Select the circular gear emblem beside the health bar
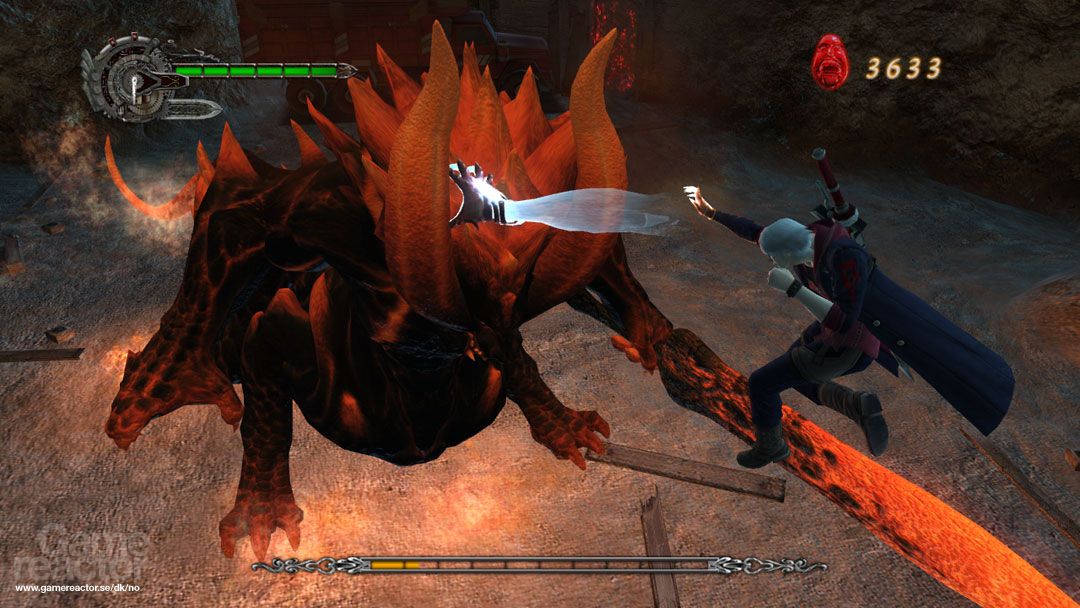Image resolution: width=1080 pixels, height=608 pixels. click(126, 78)
